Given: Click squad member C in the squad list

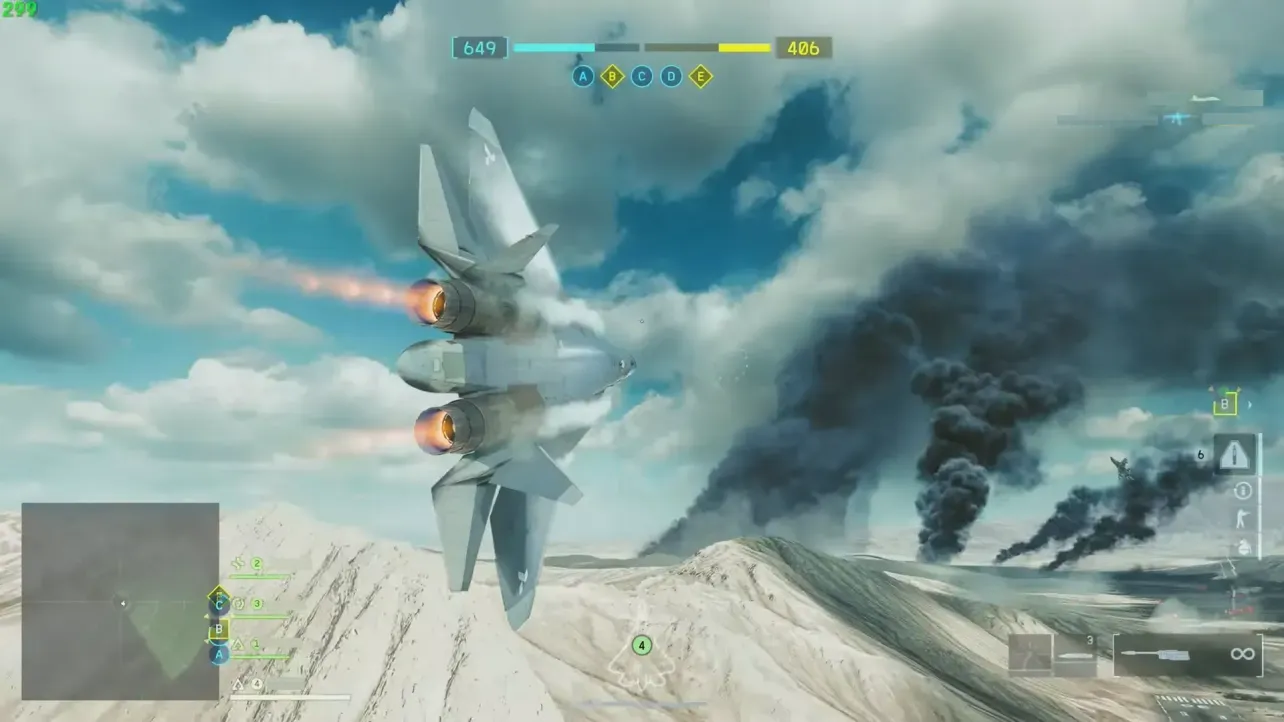Looking at the screenshot, I should 219,605.
